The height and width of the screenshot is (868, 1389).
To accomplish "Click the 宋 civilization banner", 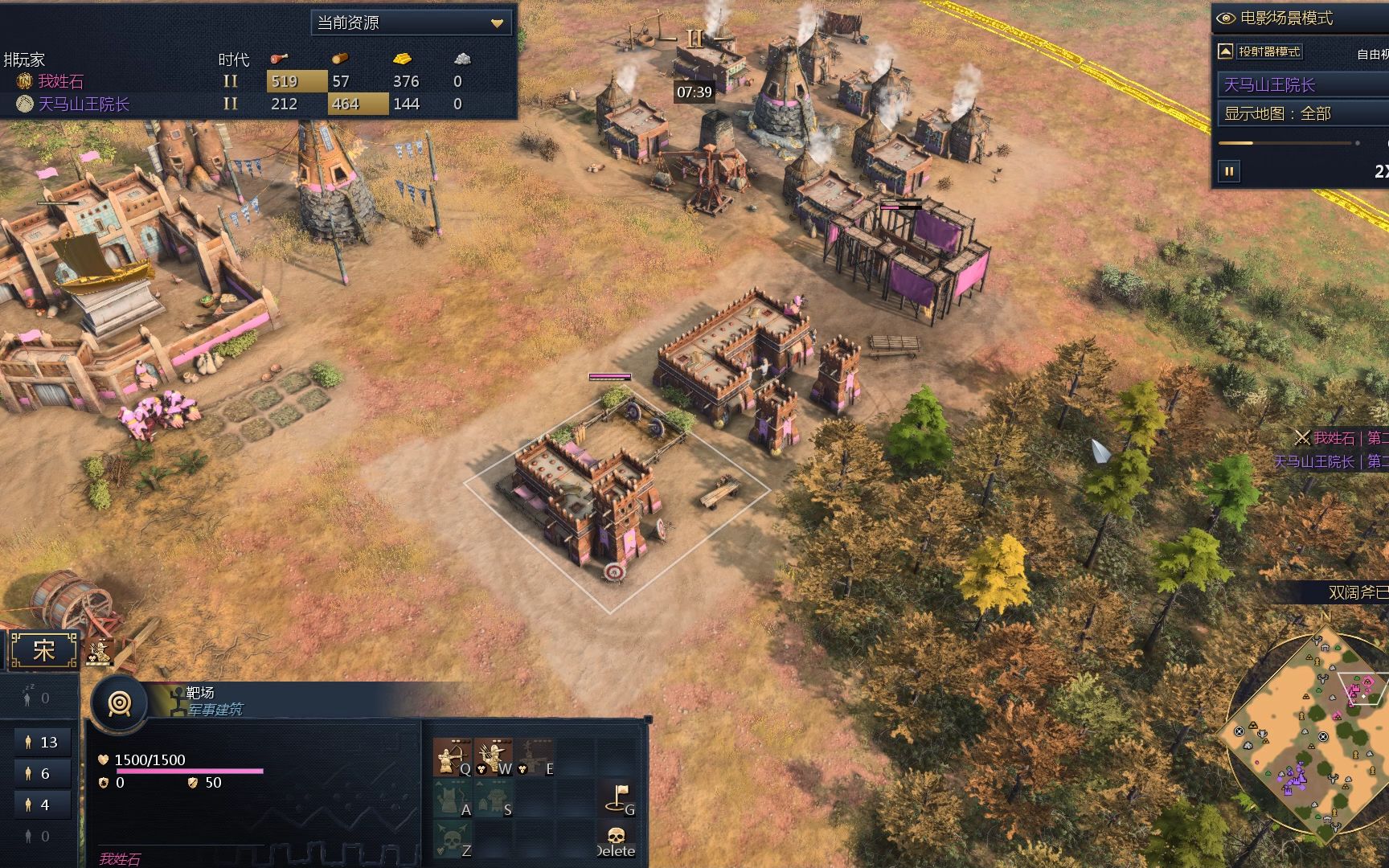I will coord(43,650).
